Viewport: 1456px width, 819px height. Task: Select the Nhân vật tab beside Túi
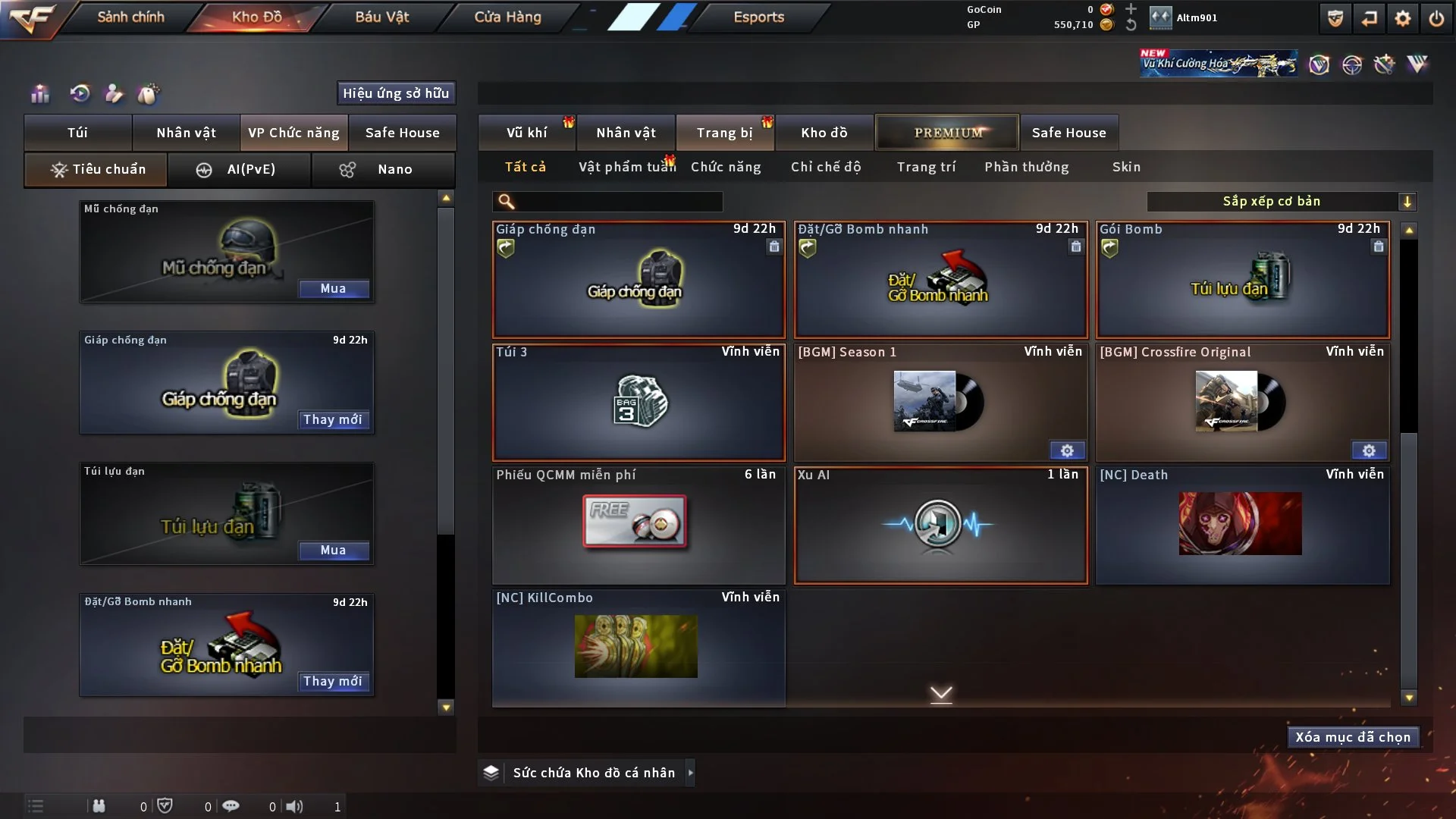(x=186, y=133)
